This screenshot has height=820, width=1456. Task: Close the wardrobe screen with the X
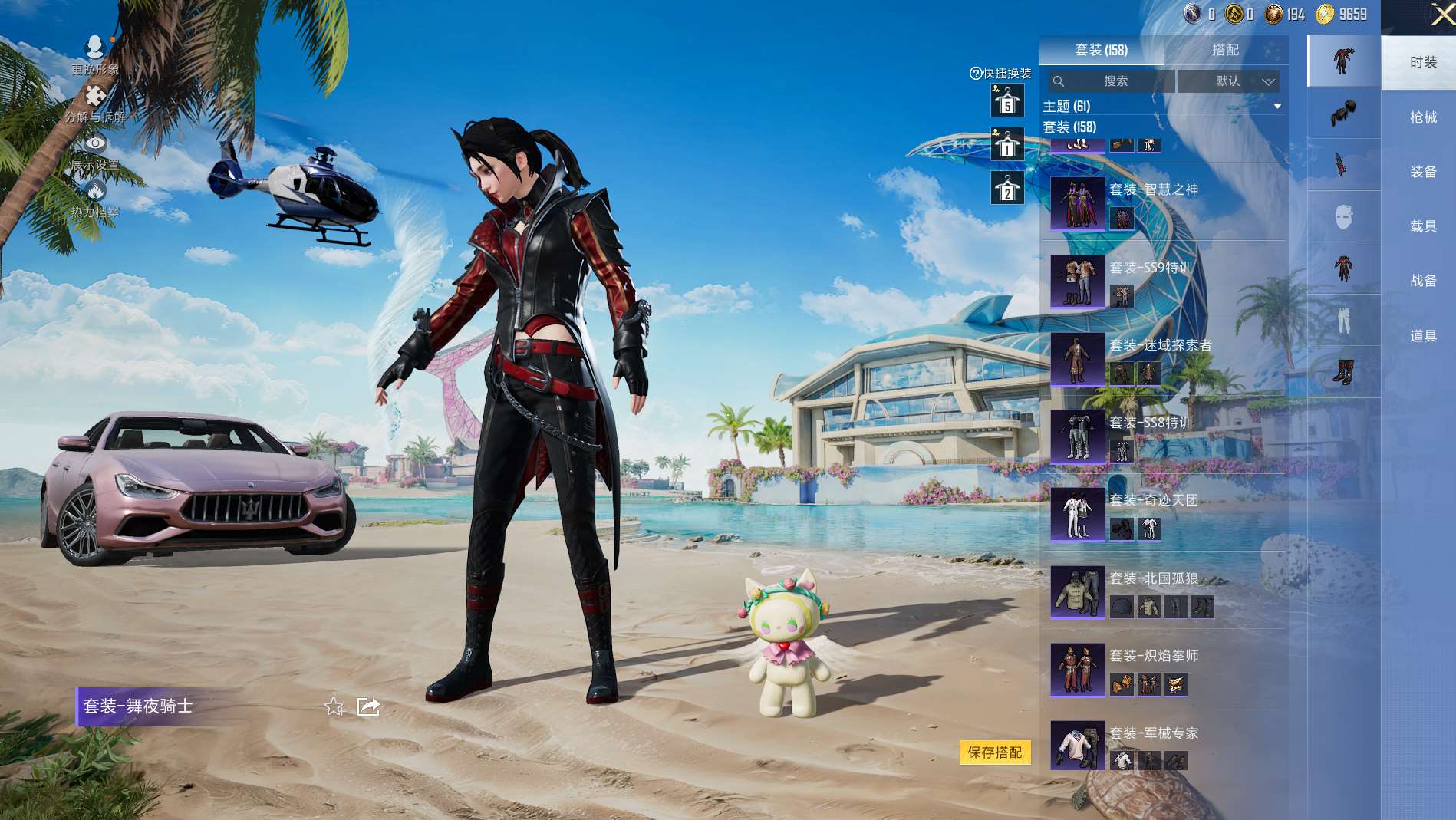tap(1441, 15)
